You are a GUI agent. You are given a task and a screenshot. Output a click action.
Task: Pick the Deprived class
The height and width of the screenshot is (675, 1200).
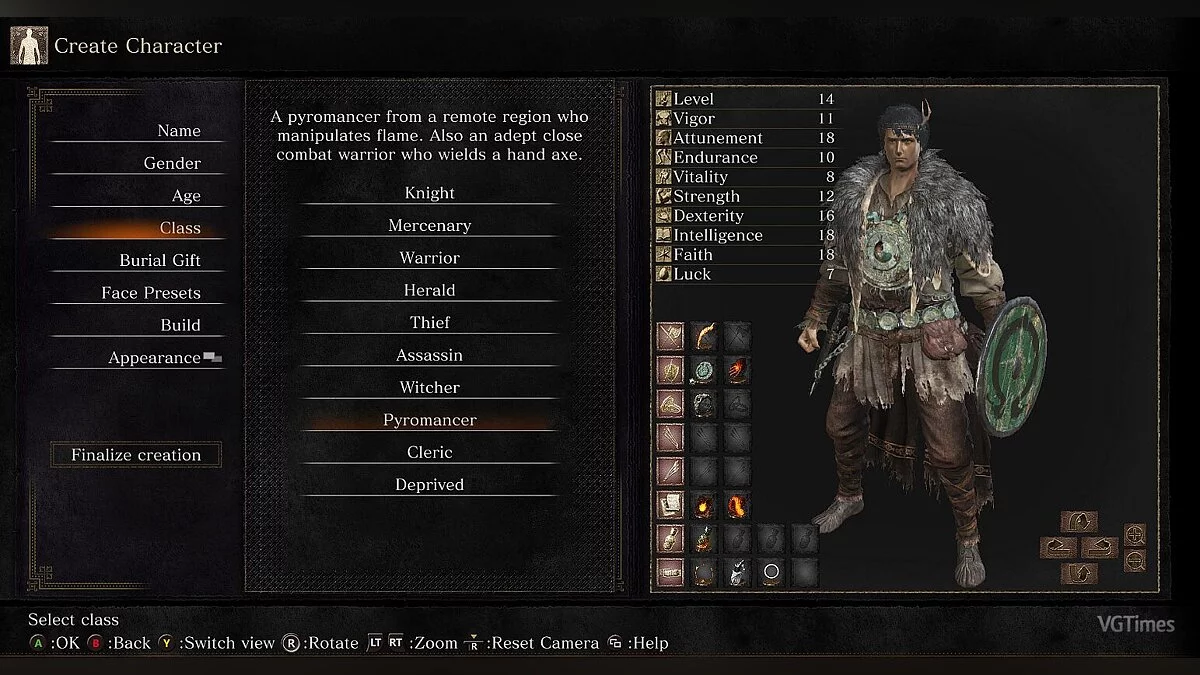coord(429,484)
